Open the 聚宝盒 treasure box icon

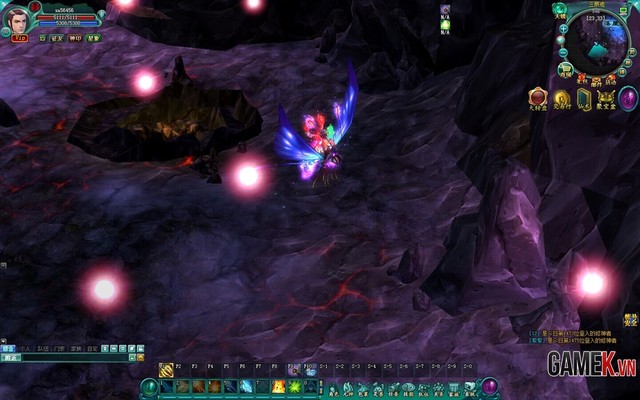click(x=605, y=97)
